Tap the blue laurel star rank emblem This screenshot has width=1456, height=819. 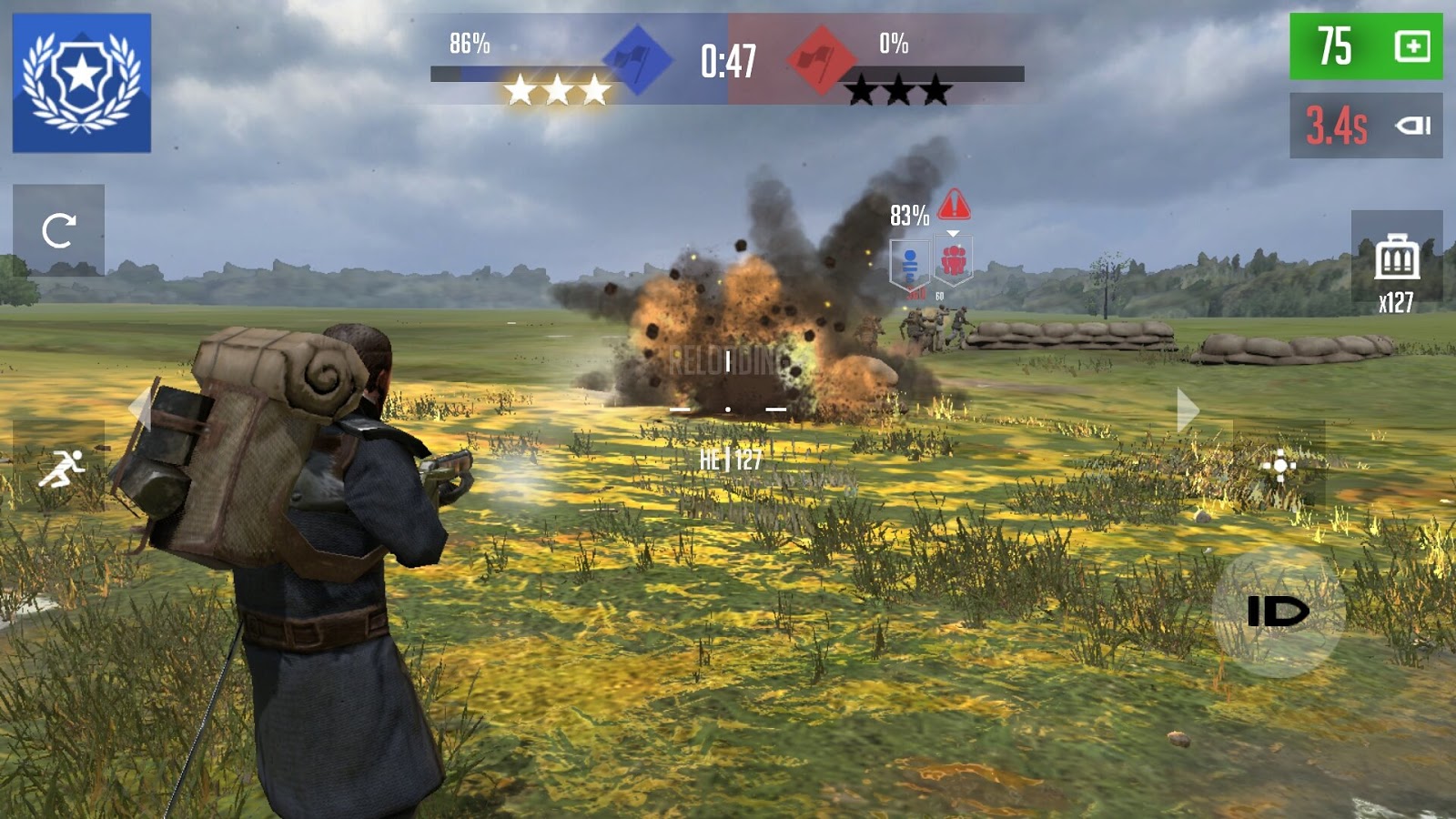[x=82, y=83]
